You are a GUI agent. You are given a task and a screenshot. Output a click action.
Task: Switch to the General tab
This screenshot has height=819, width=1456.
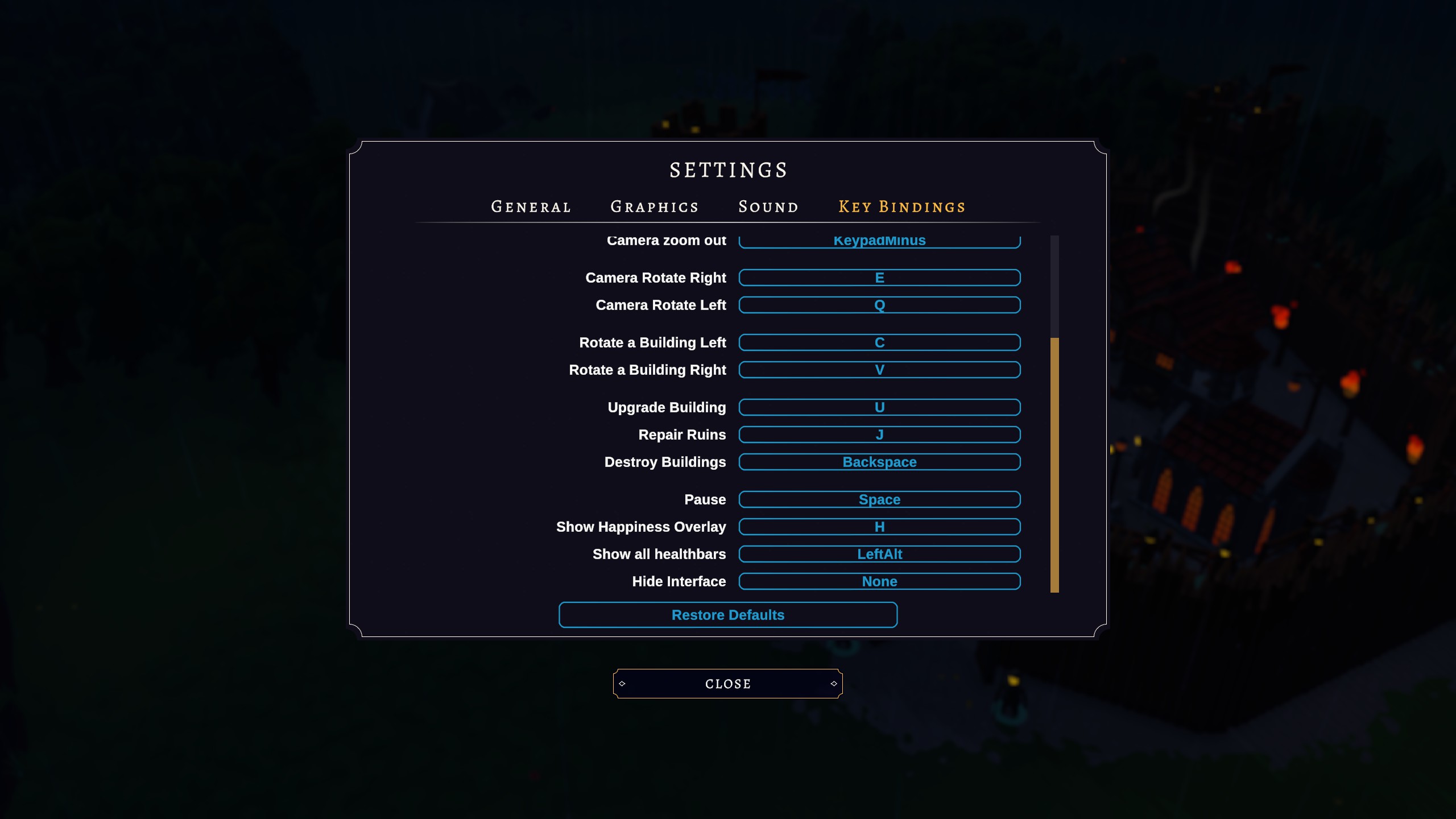click(x=531, y=207)
